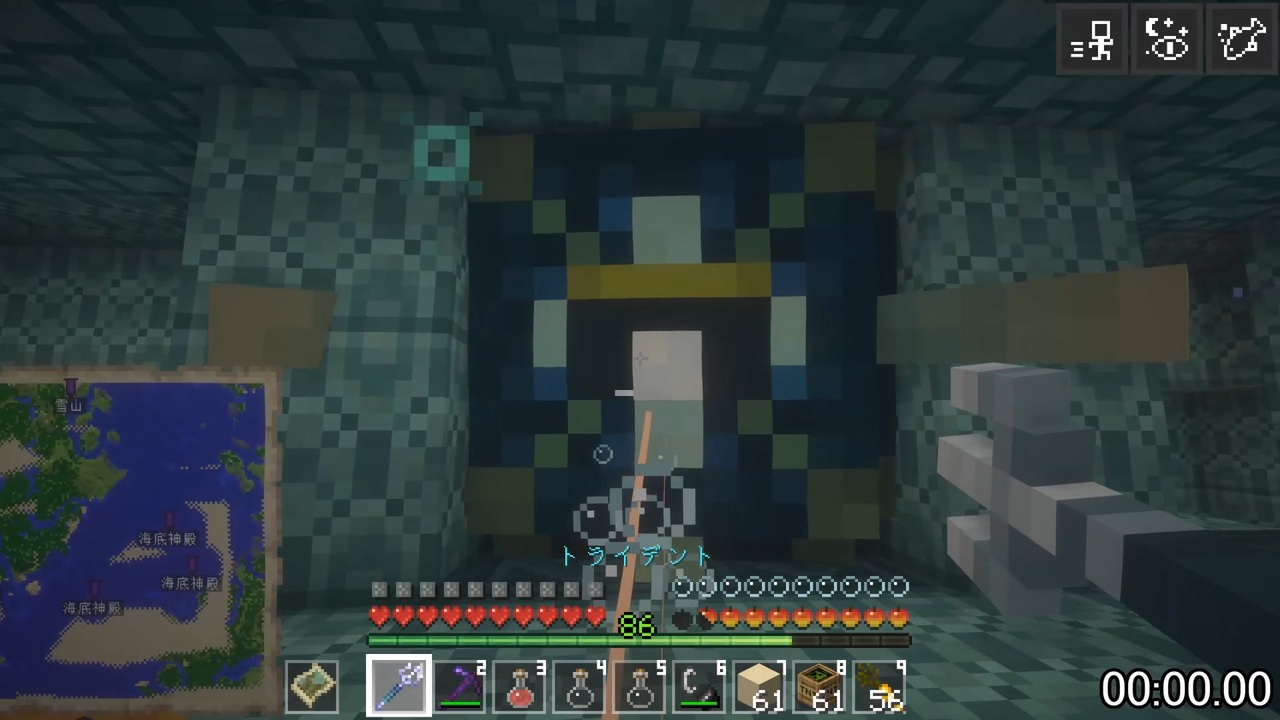1280x720 pixels.
Task: Click the TNT stack in slot 8
Action: coord(818,684)
